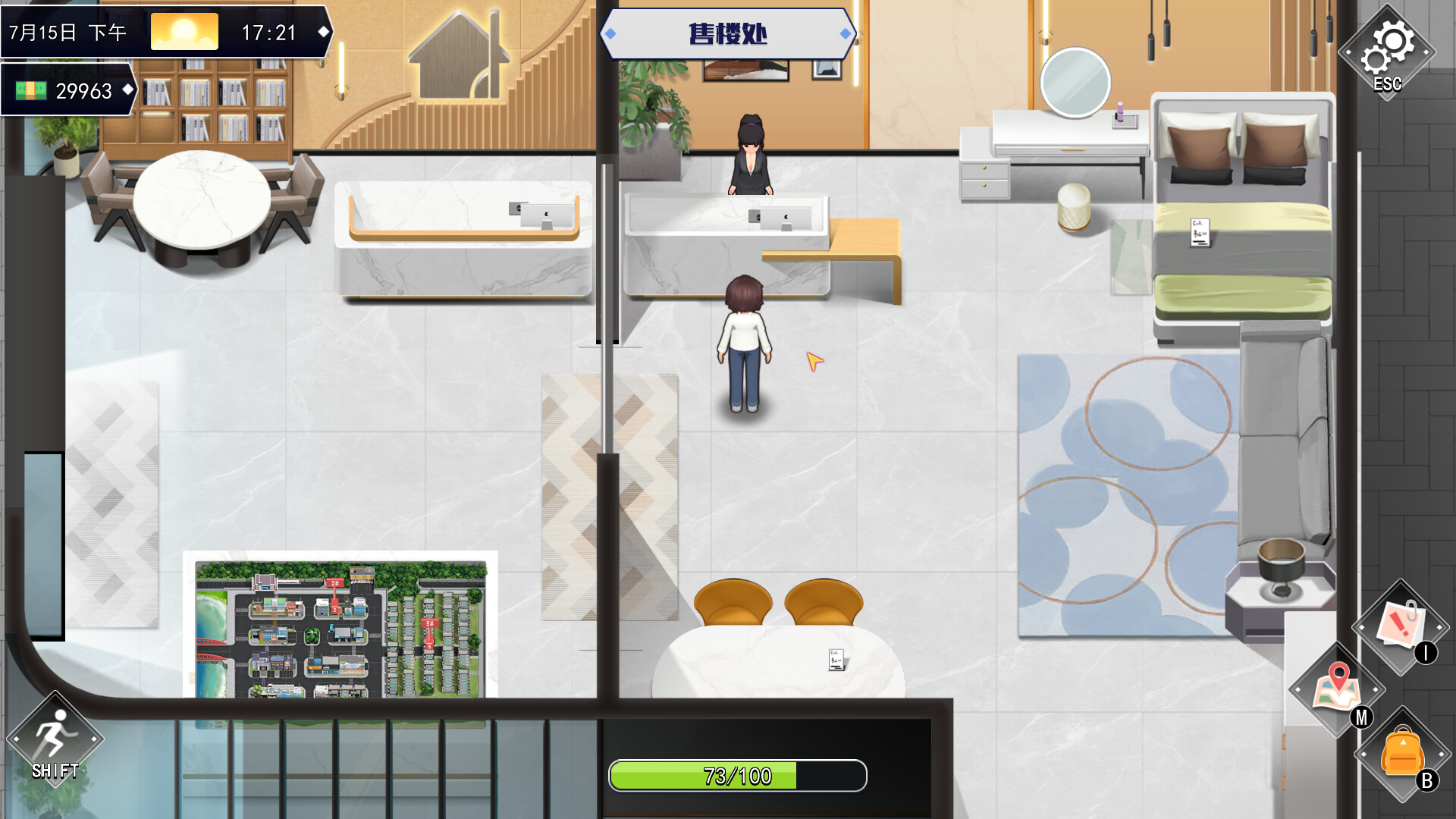Screen dimensions: 1456x819
Task: Click the sun weather icon in the clock panel
Action: click(184, 31)
